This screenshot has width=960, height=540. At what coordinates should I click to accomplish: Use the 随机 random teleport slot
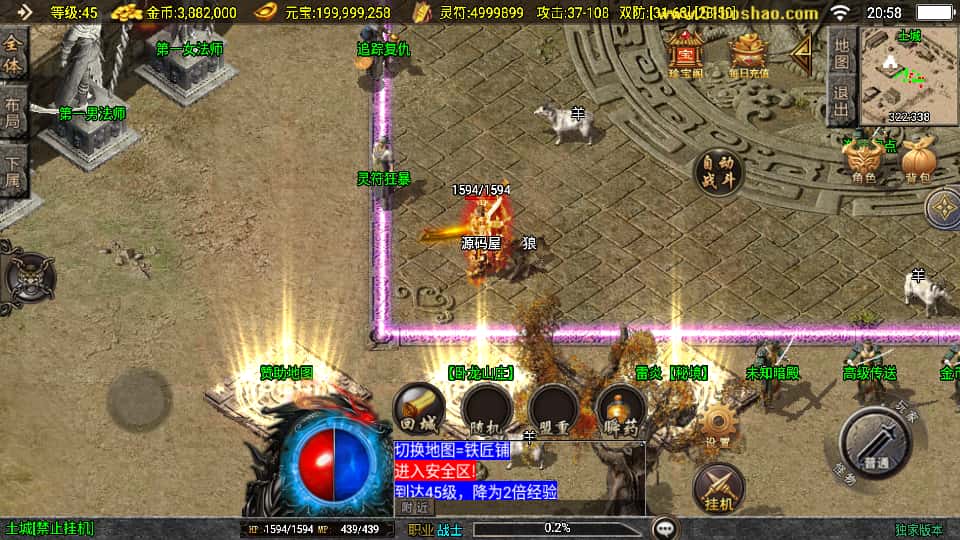pyautogui.click(x=487, y=408)
